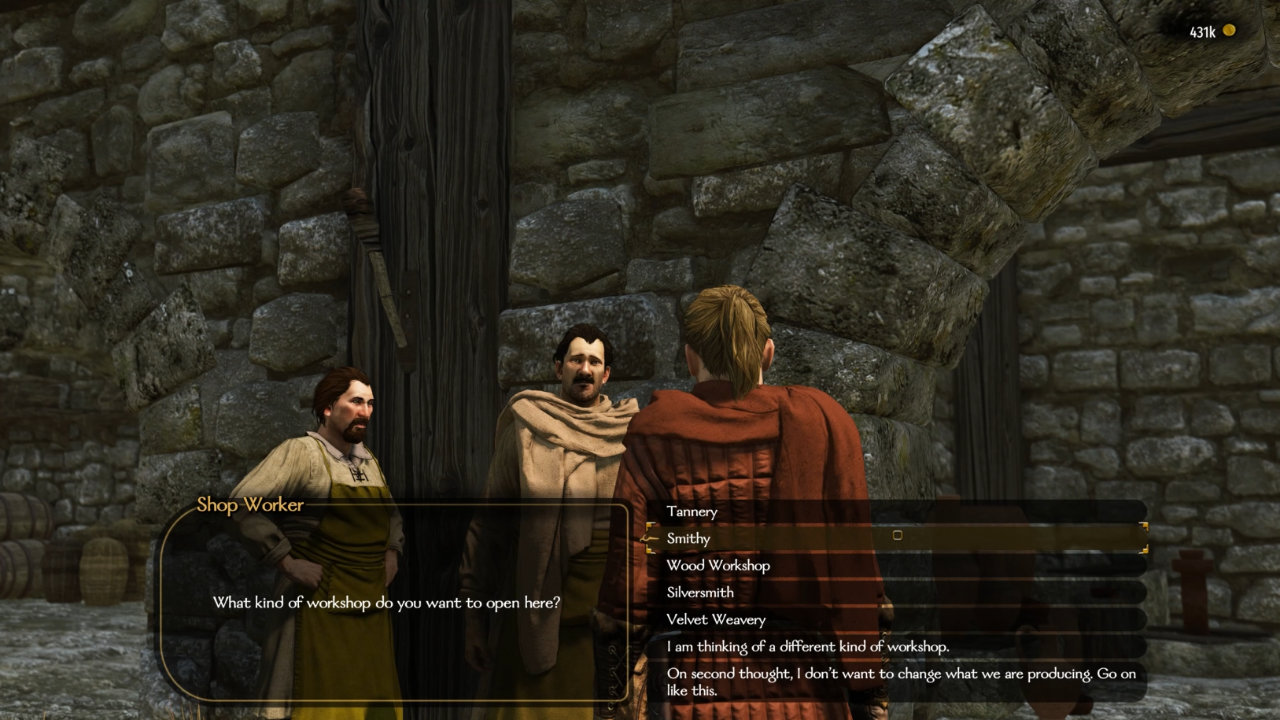Select 'I am thinking of a different kind of workshop'

790,646
